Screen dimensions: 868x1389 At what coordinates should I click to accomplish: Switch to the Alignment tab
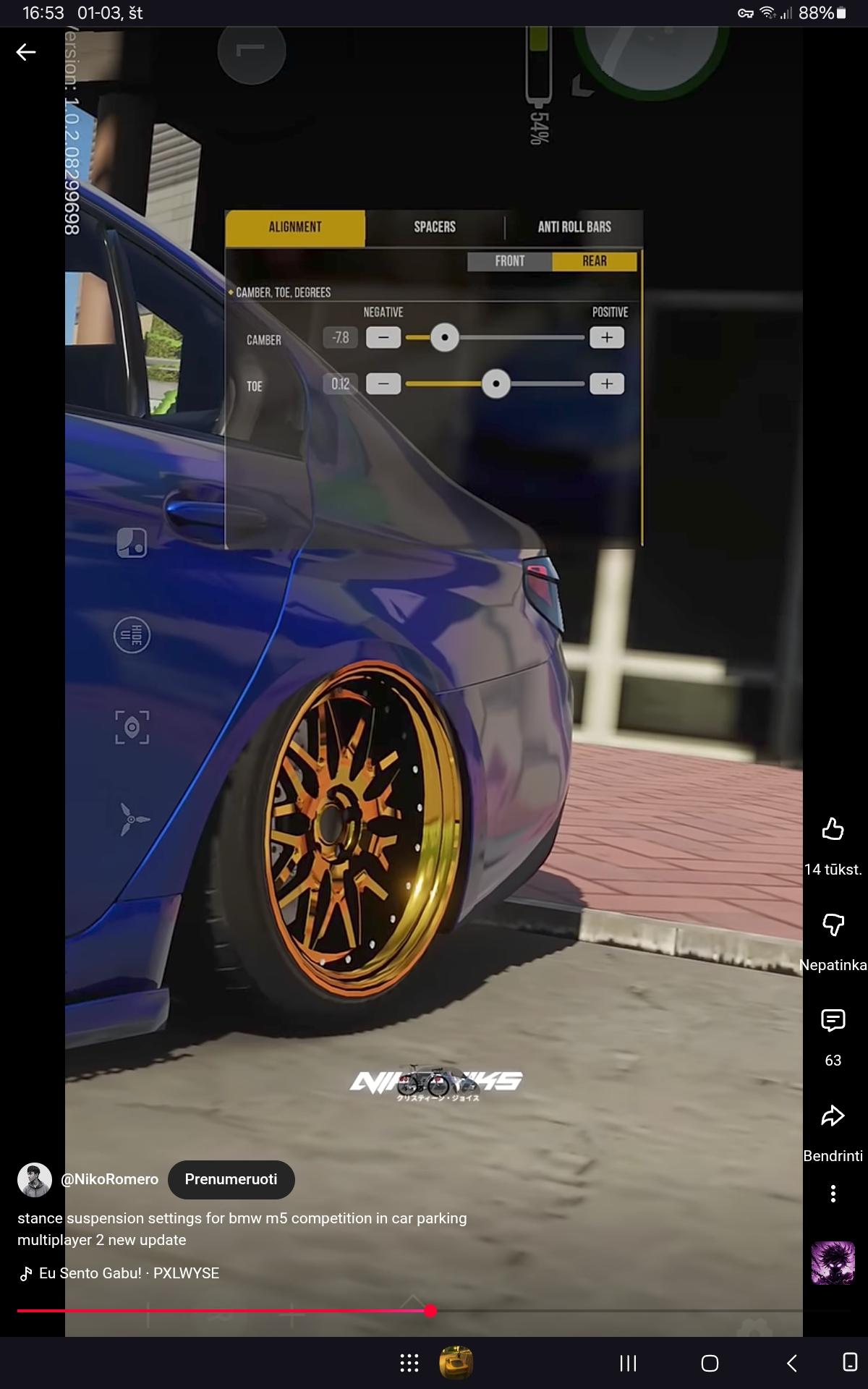point(295,228)
